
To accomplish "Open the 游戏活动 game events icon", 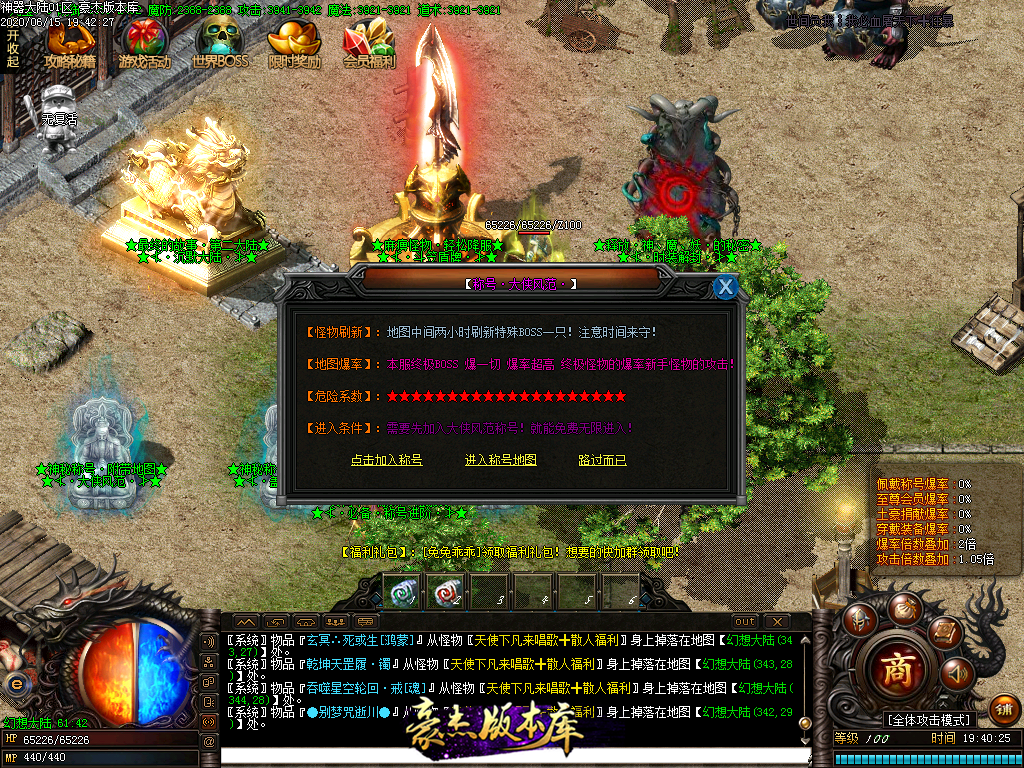I will click(x=145, y=45).
